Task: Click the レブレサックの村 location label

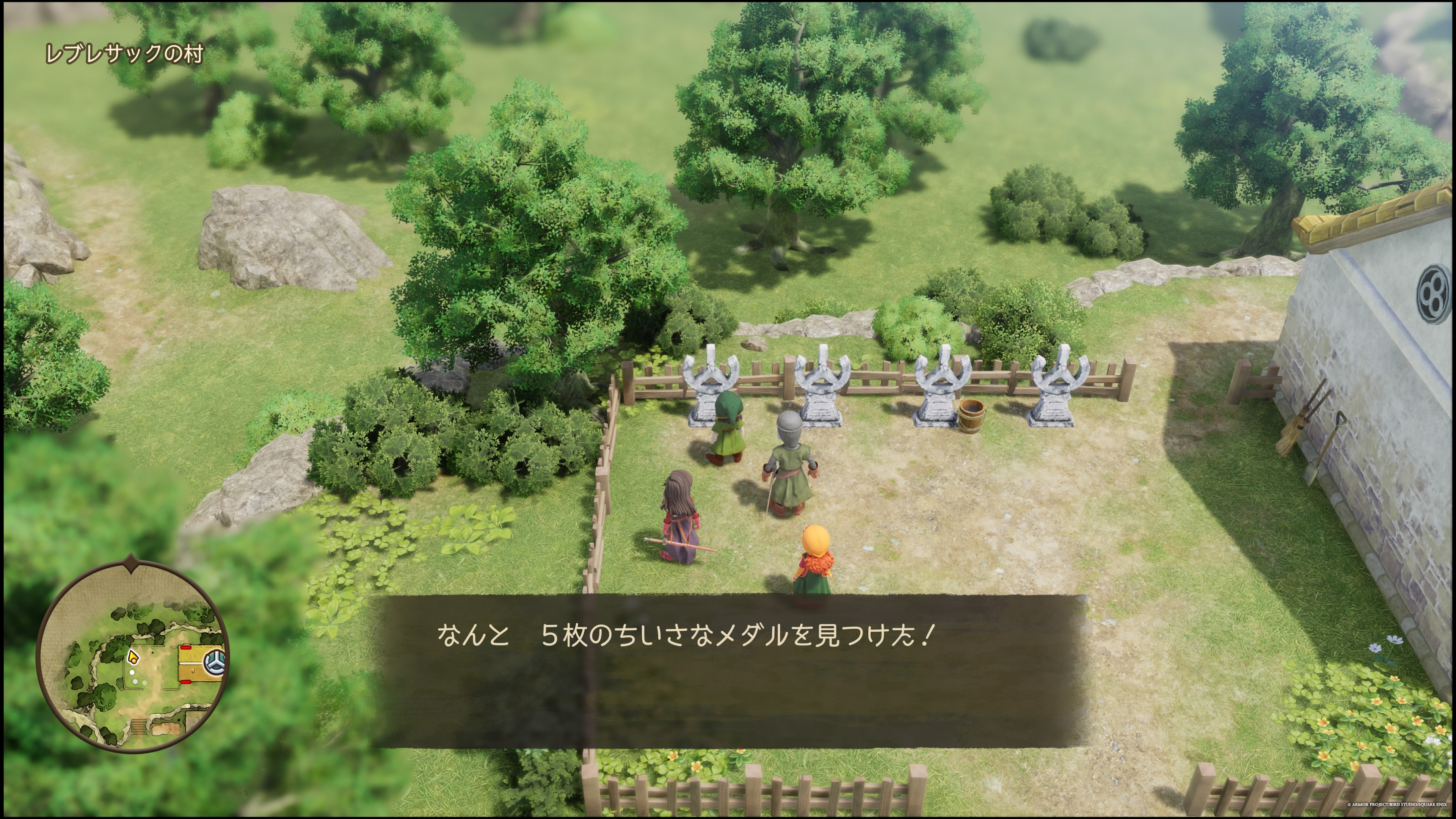Action: point(124,54)
